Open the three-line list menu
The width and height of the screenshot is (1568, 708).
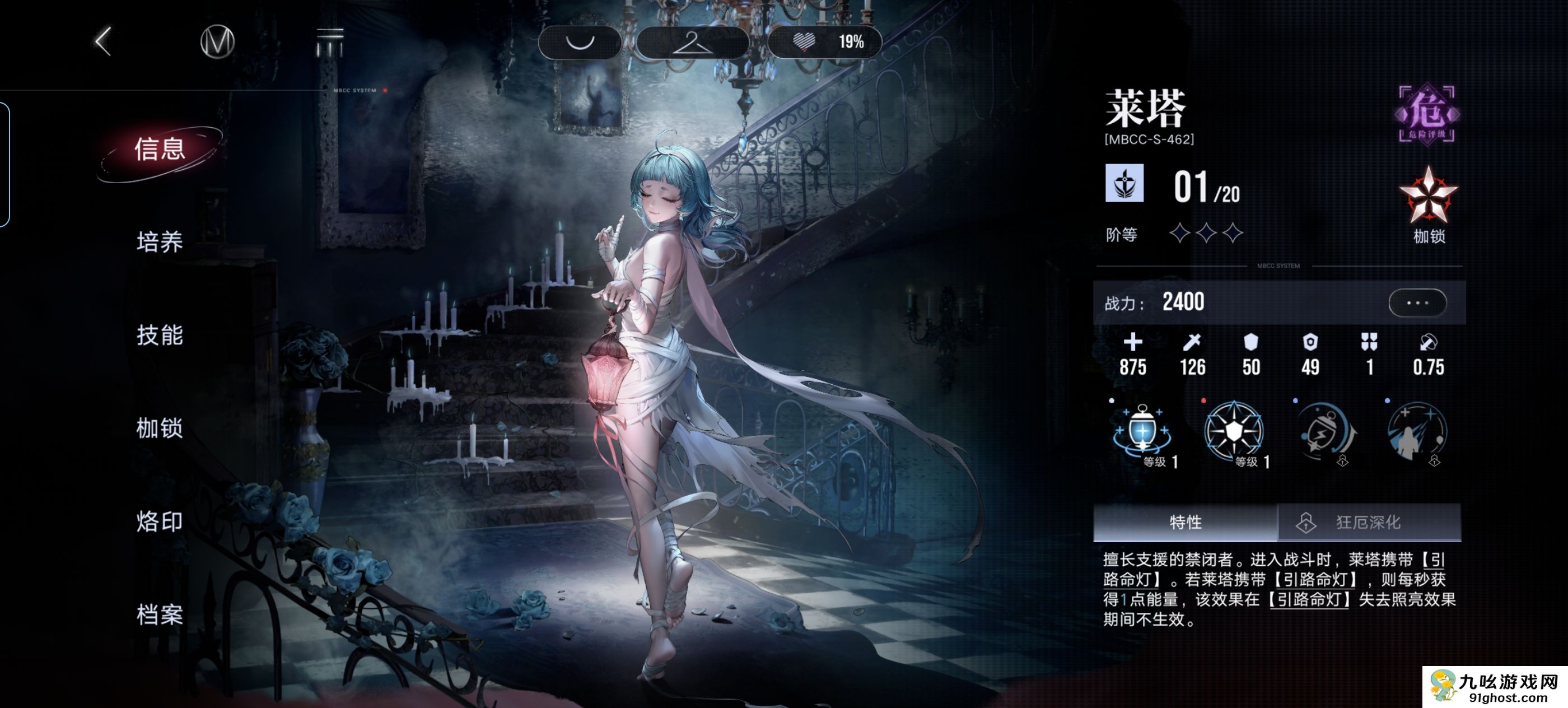point(329,41)
